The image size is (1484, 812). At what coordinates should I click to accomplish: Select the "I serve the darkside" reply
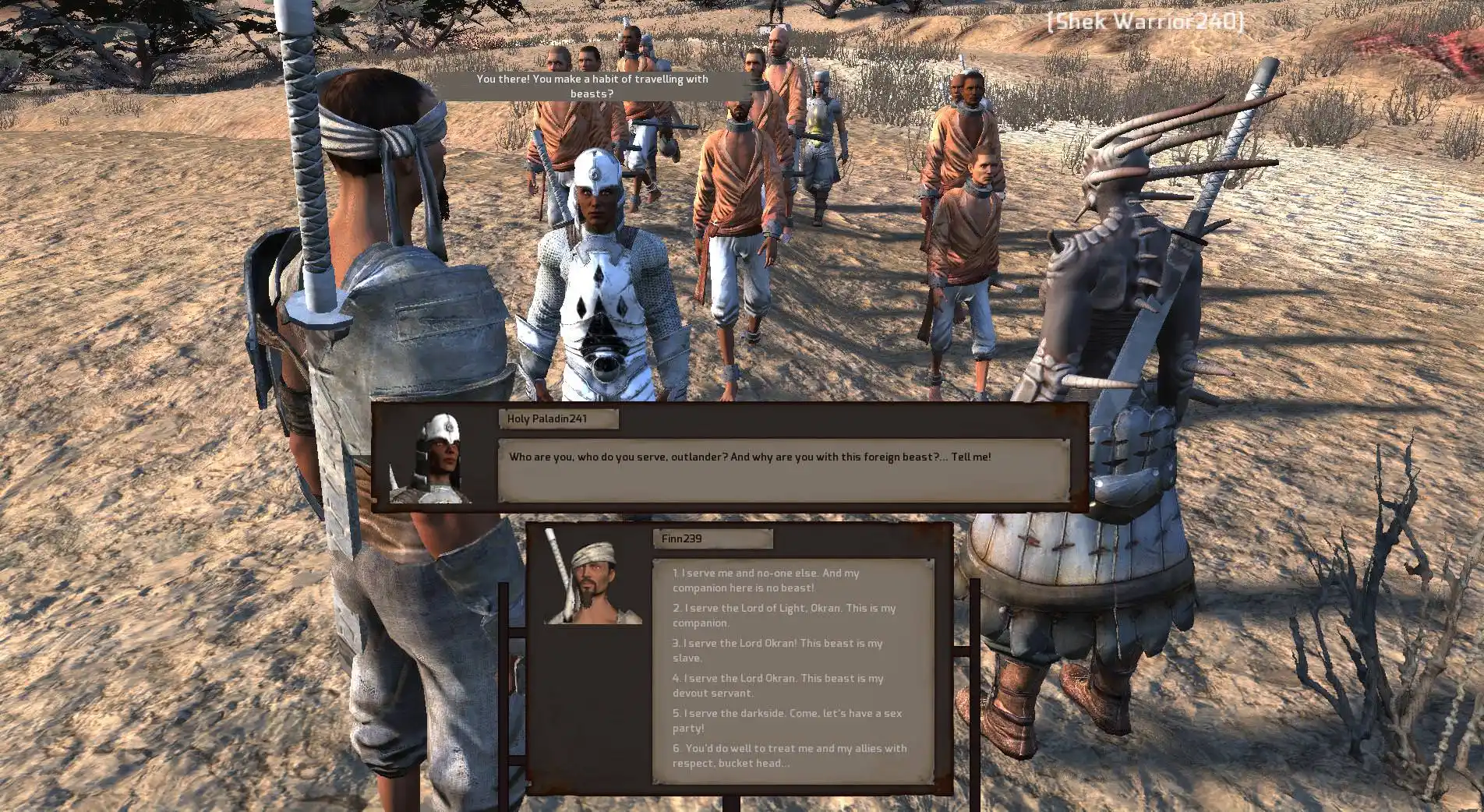click(x=786, y=721)
